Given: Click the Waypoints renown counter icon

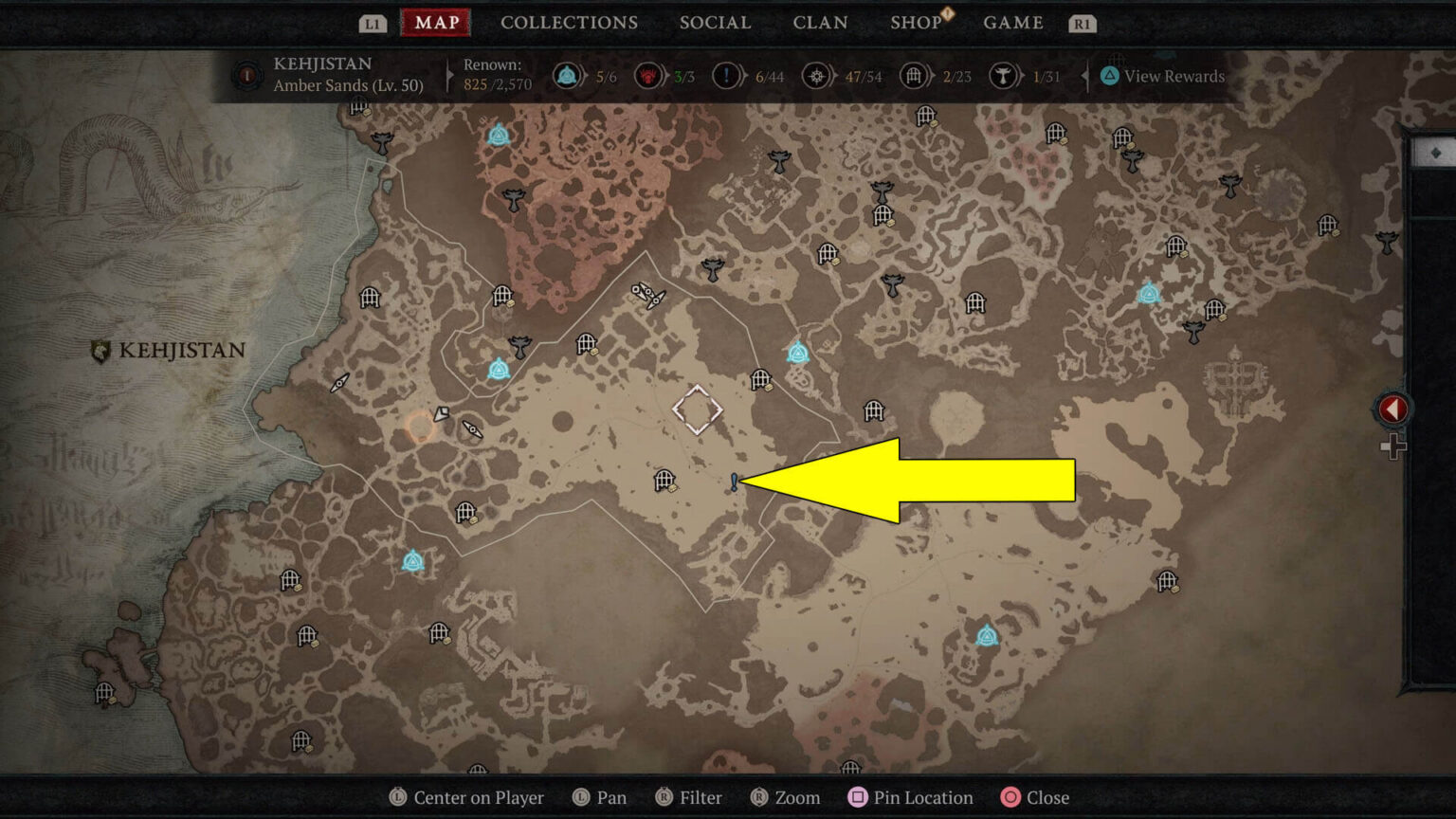Looking at the screenshot, I should point(569,76).
